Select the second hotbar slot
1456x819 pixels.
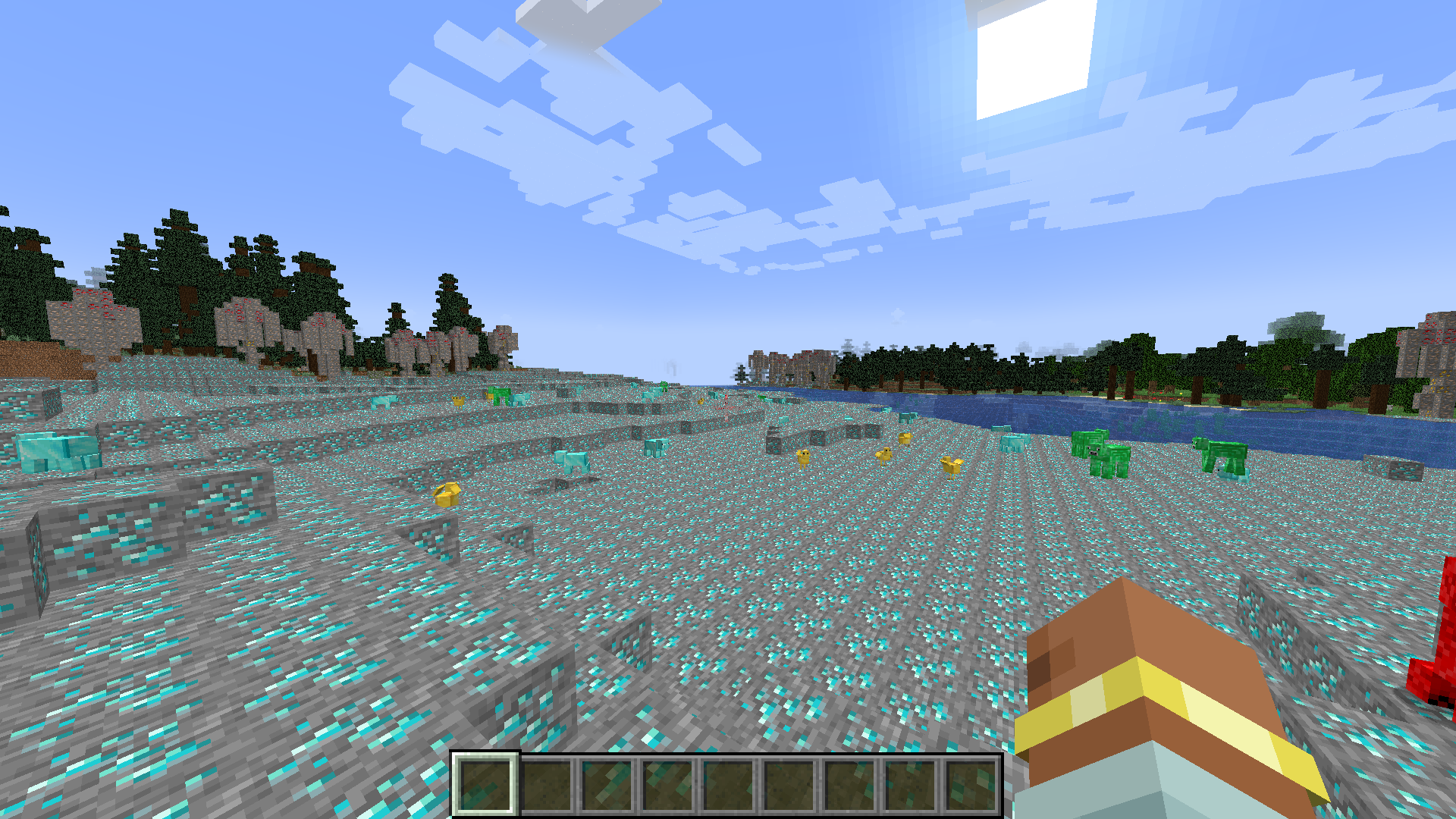click(544, 786)
